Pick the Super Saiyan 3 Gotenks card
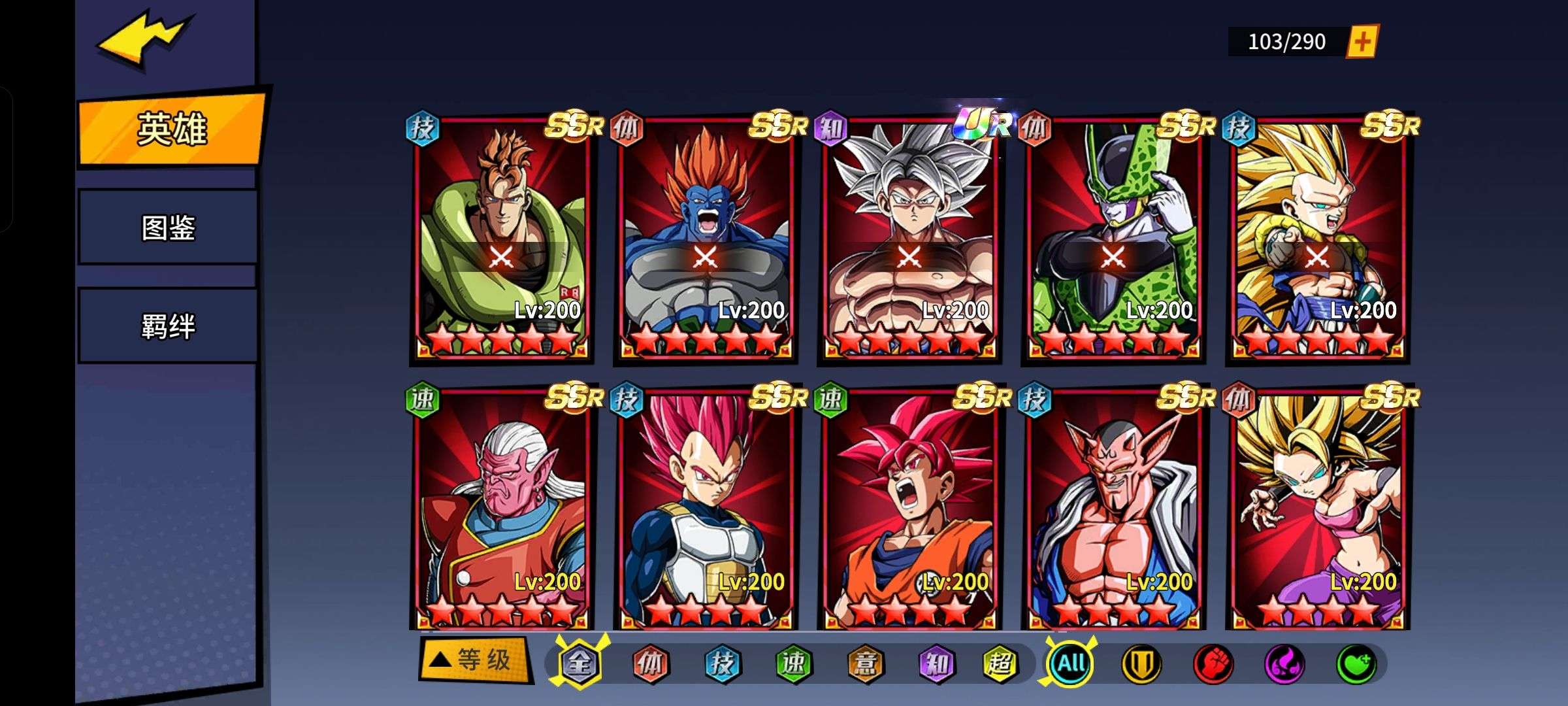The image size is (1568, 706). pos(1317,239)
